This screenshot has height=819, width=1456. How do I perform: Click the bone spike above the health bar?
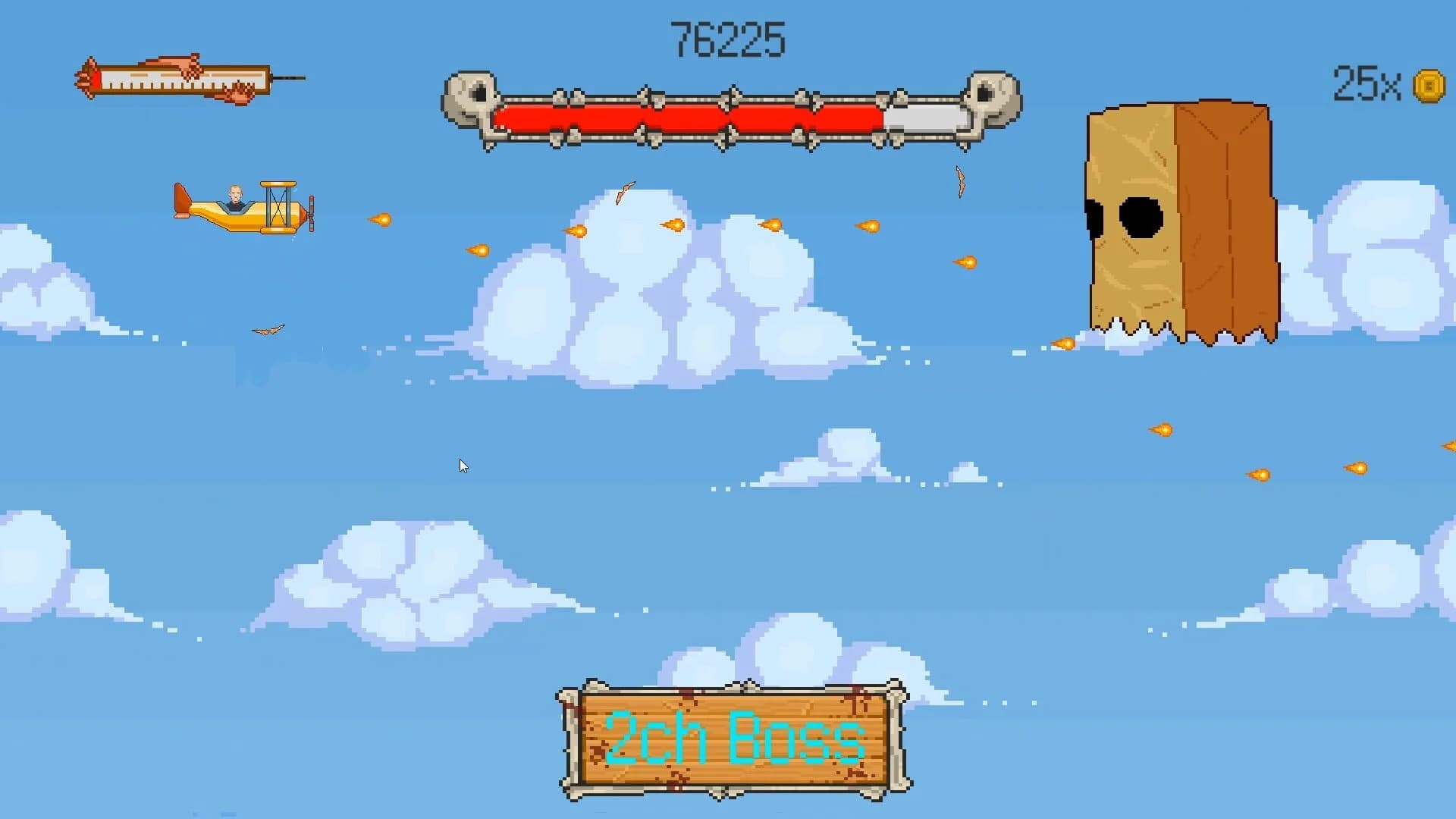[732, 87]
